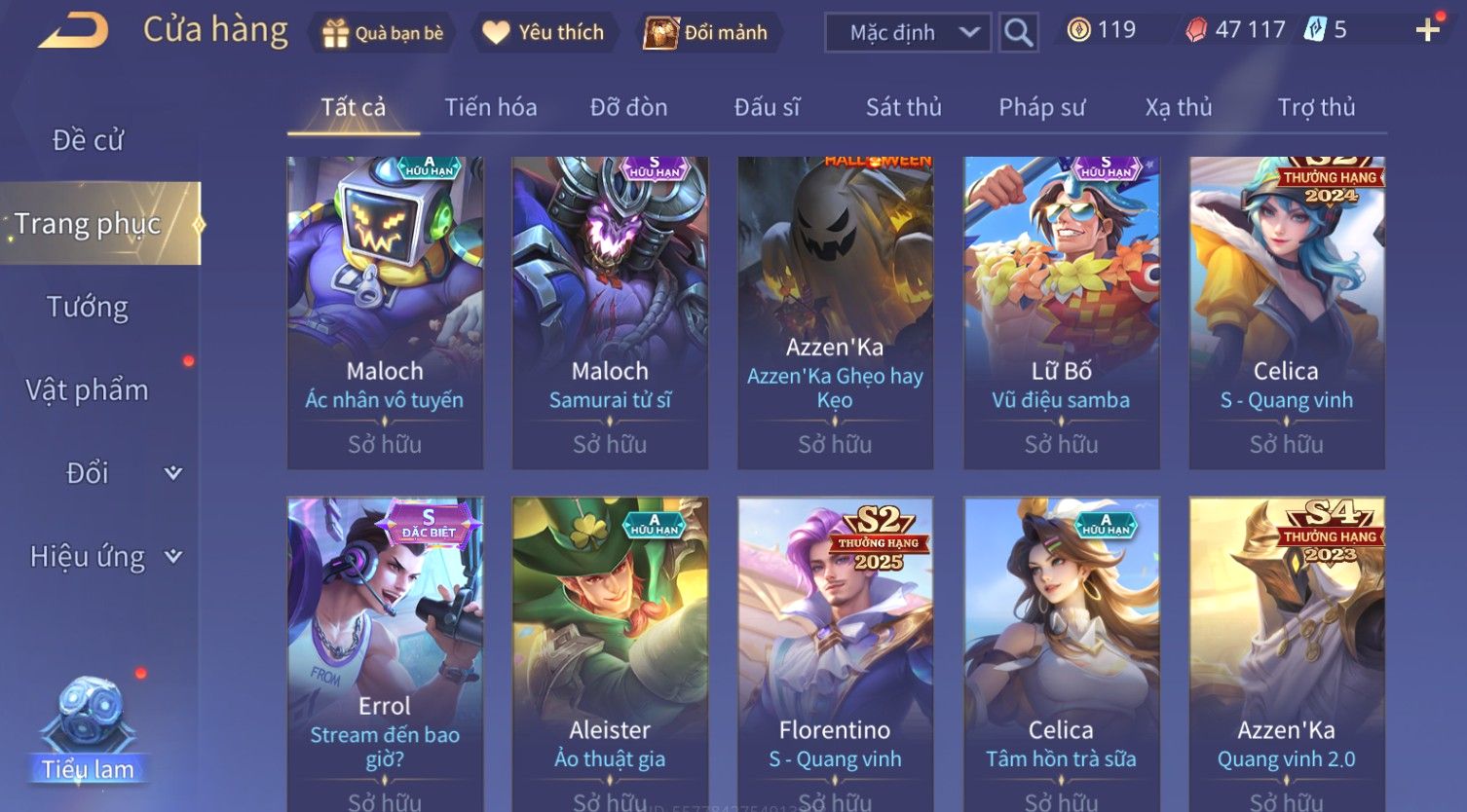1467x812 pixels.
Task: Open the Vật phẩm items section
Action: (88, 390)
